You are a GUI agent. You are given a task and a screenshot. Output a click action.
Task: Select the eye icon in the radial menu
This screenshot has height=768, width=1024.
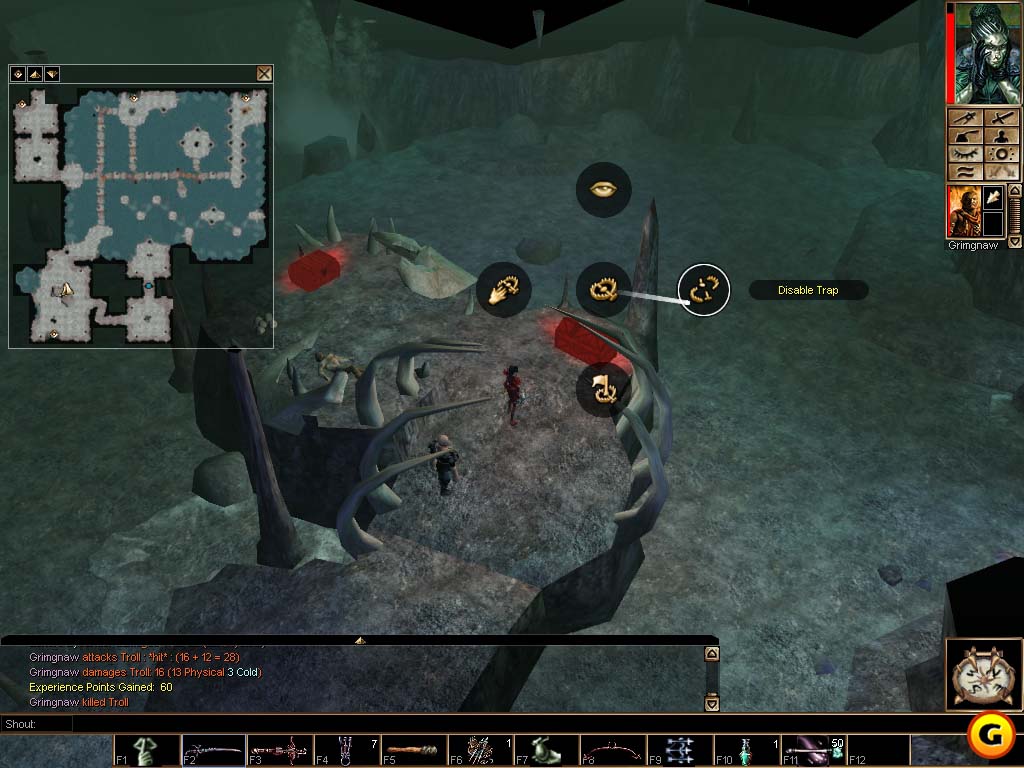pos(604,189)
